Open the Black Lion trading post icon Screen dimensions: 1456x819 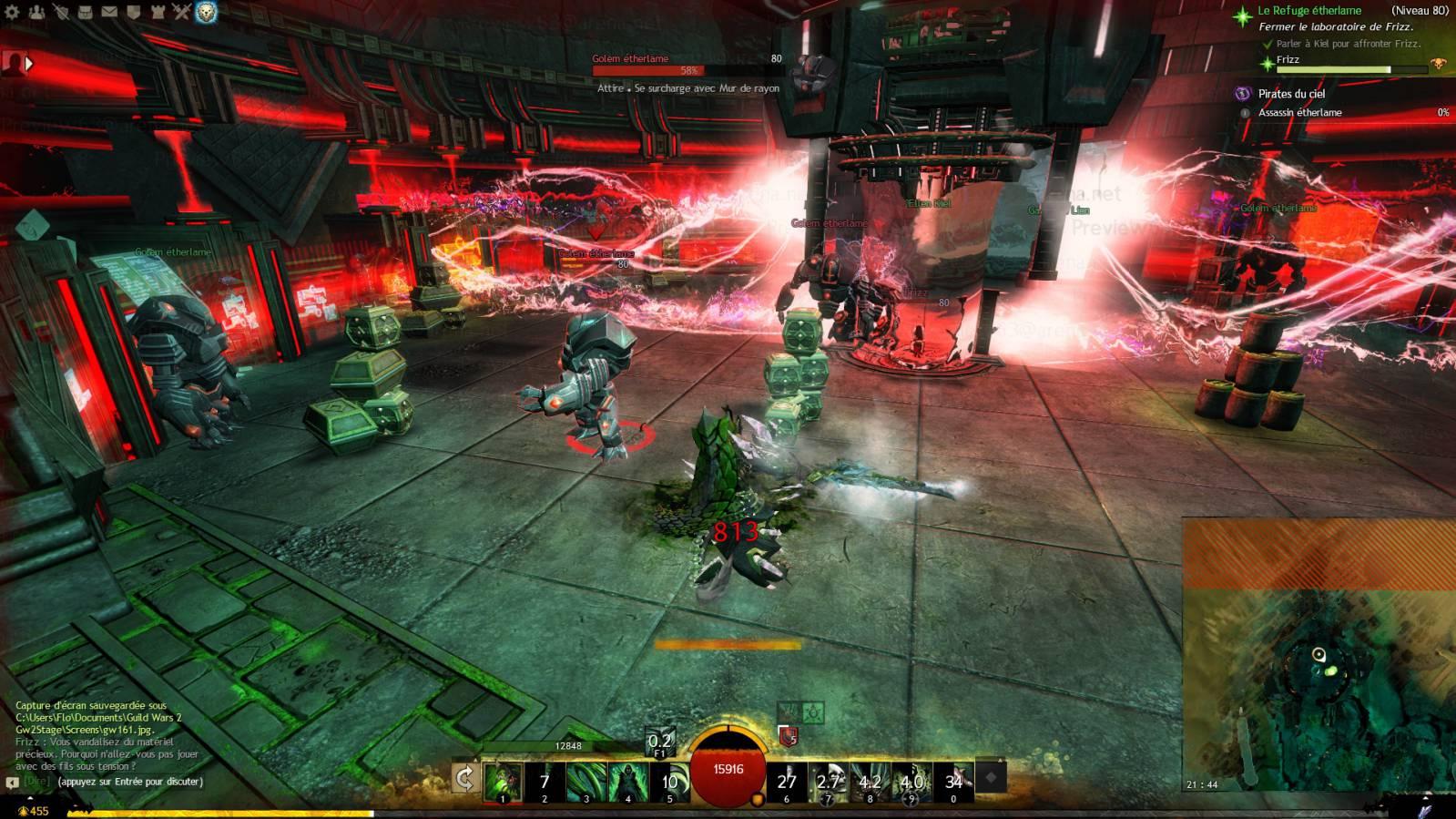[x=206, y=12]
